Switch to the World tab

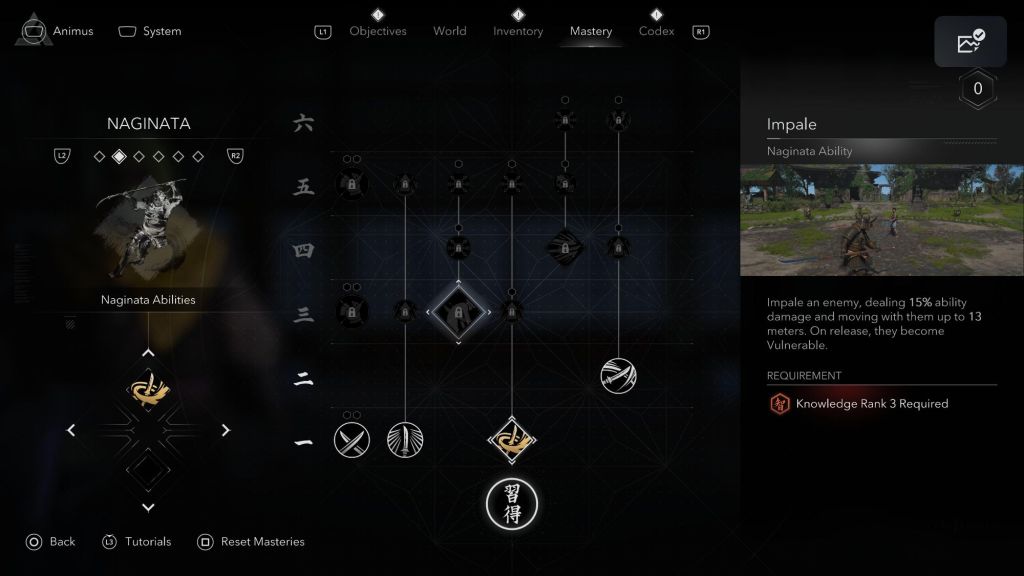[450, 31]
